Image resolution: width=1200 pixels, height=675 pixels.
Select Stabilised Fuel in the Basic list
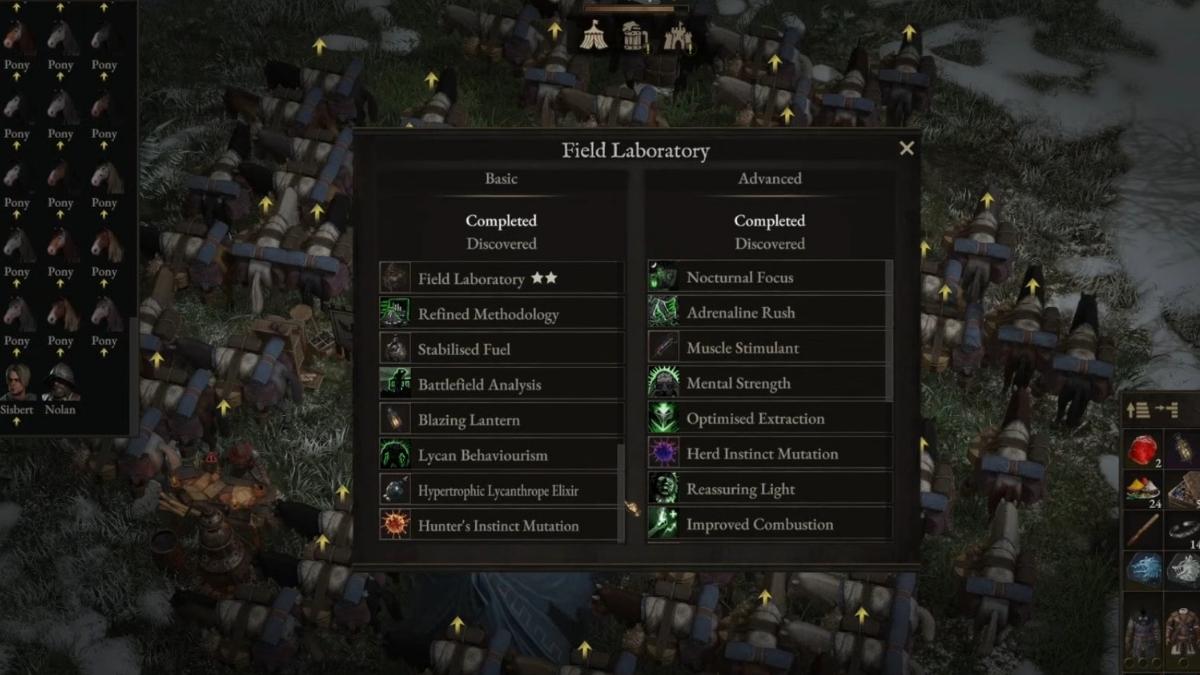click(500, 349)
